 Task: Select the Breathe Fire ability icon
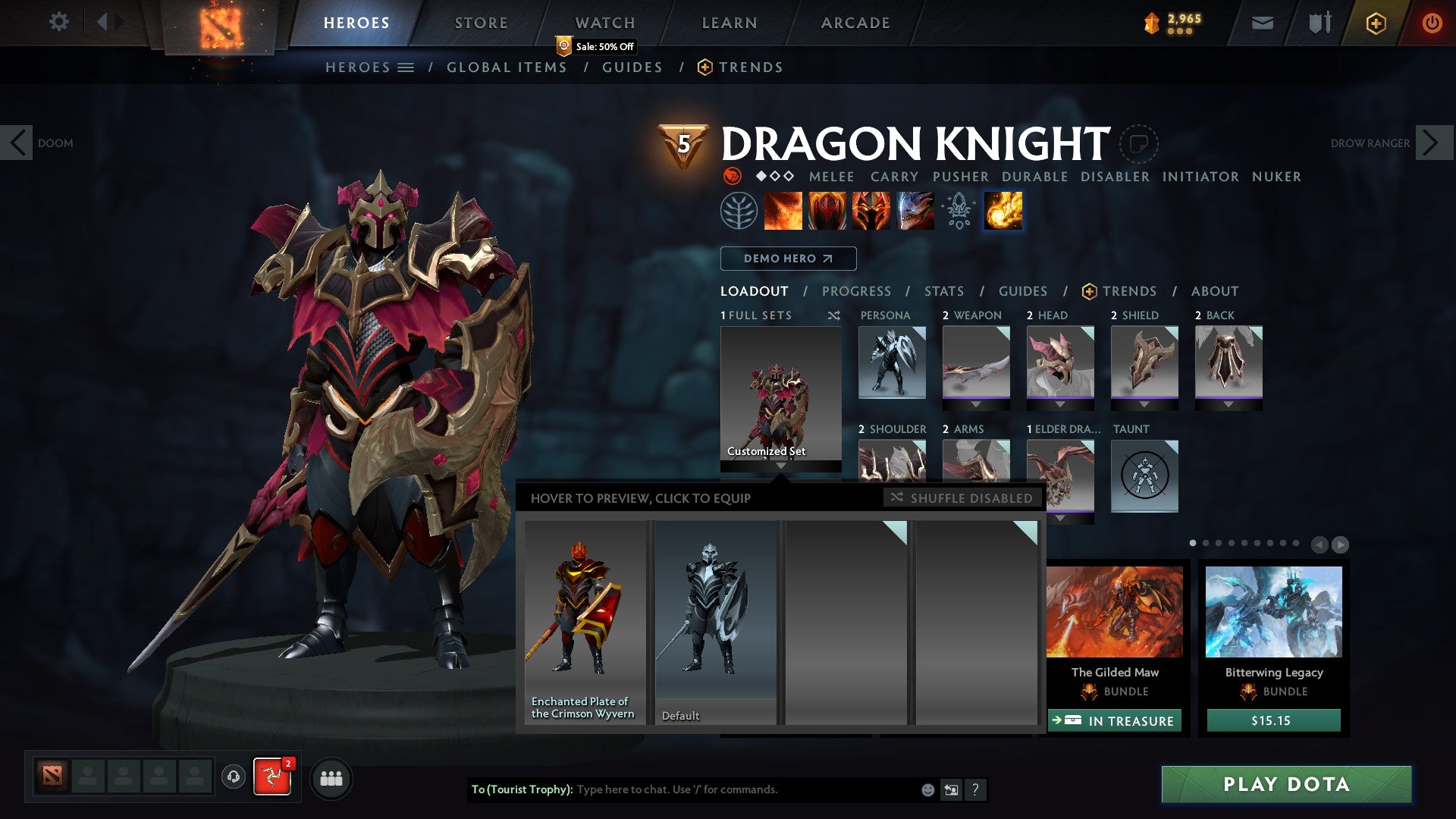[x=783, y=212]
